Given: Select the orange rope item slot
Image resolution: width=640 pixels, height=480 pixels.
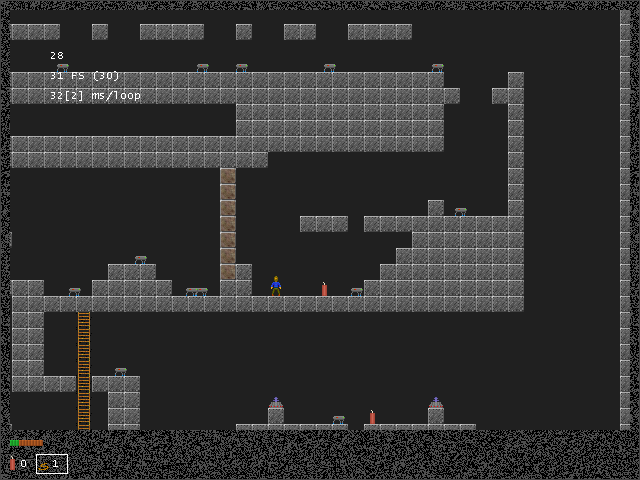Looking at the screenshot, I should click(51, 464).
